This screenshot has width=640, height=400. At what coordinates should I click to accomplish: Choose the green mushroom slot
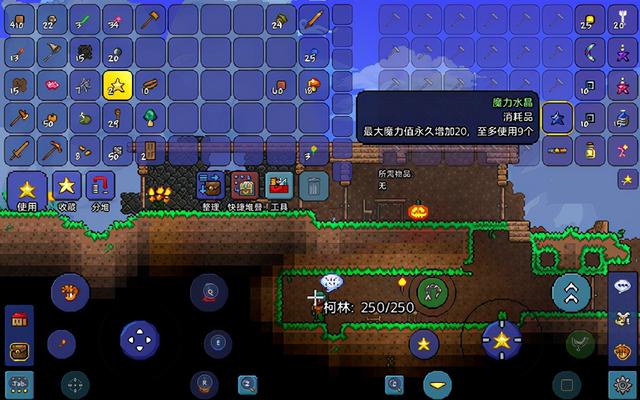148,118
